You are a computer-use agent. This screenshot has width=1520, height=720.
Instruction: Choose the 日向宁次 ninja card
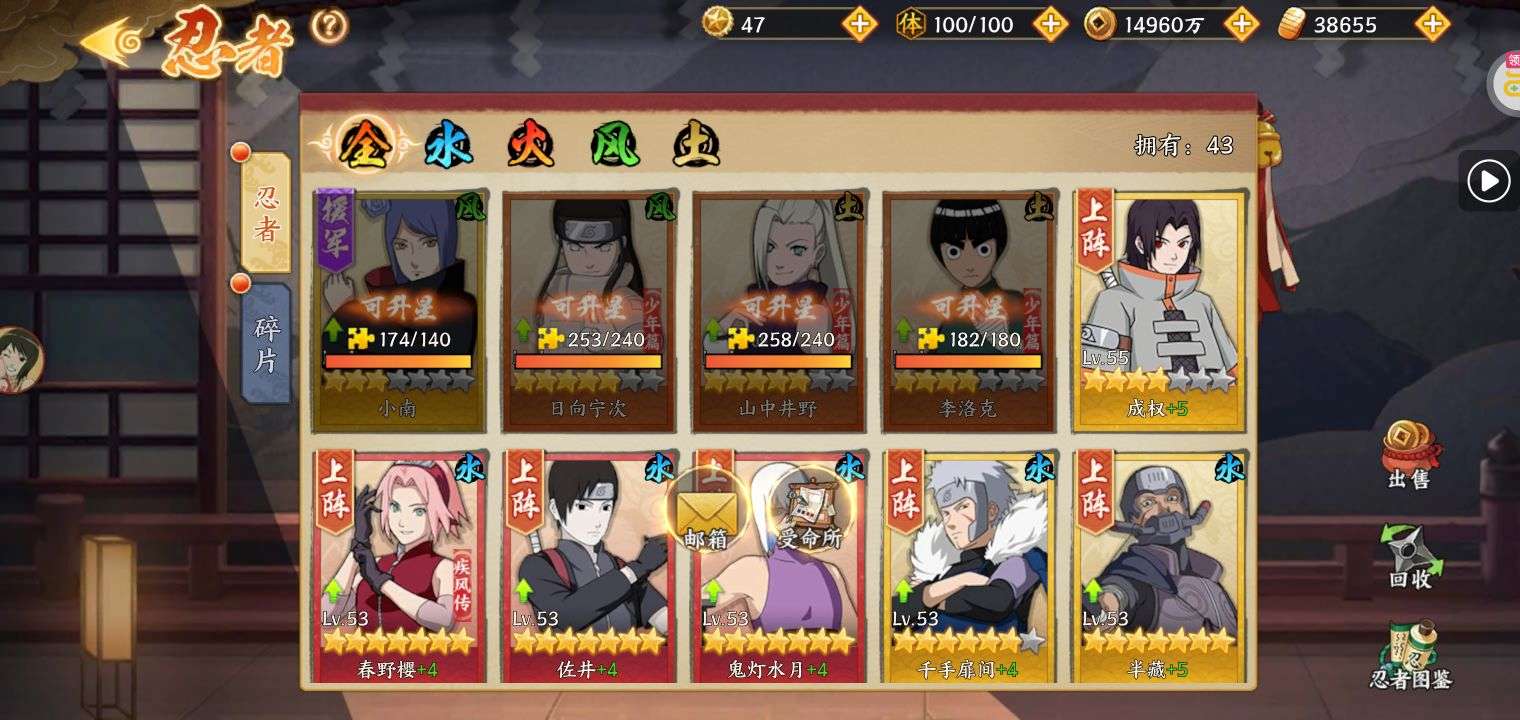pos(588,310)
